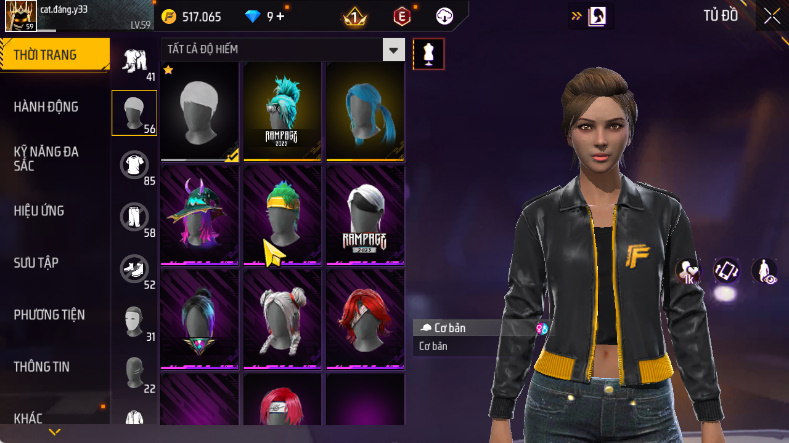Choose the purple horned witch hat

click(199, 214)
